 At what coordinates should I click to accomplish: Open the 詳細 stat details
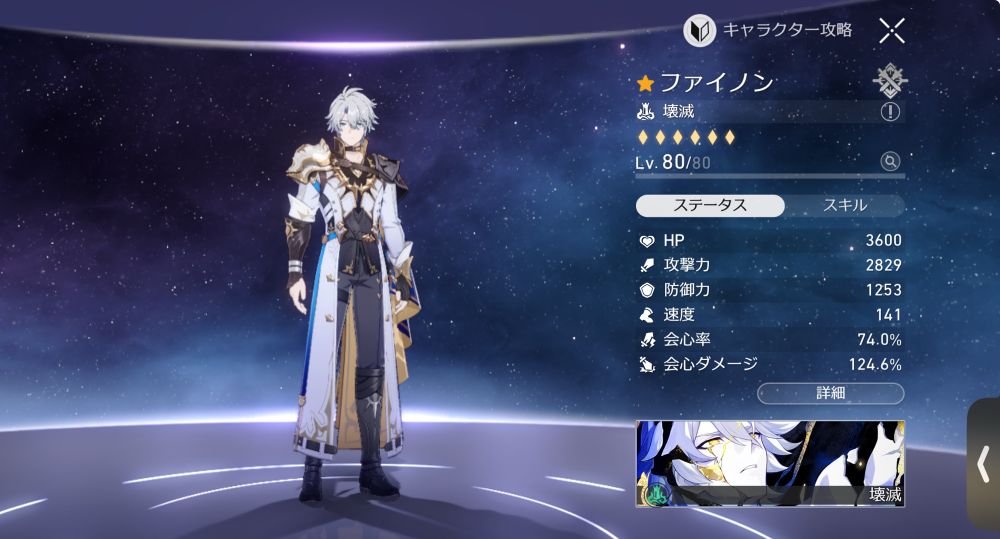[x=830, y=393]
